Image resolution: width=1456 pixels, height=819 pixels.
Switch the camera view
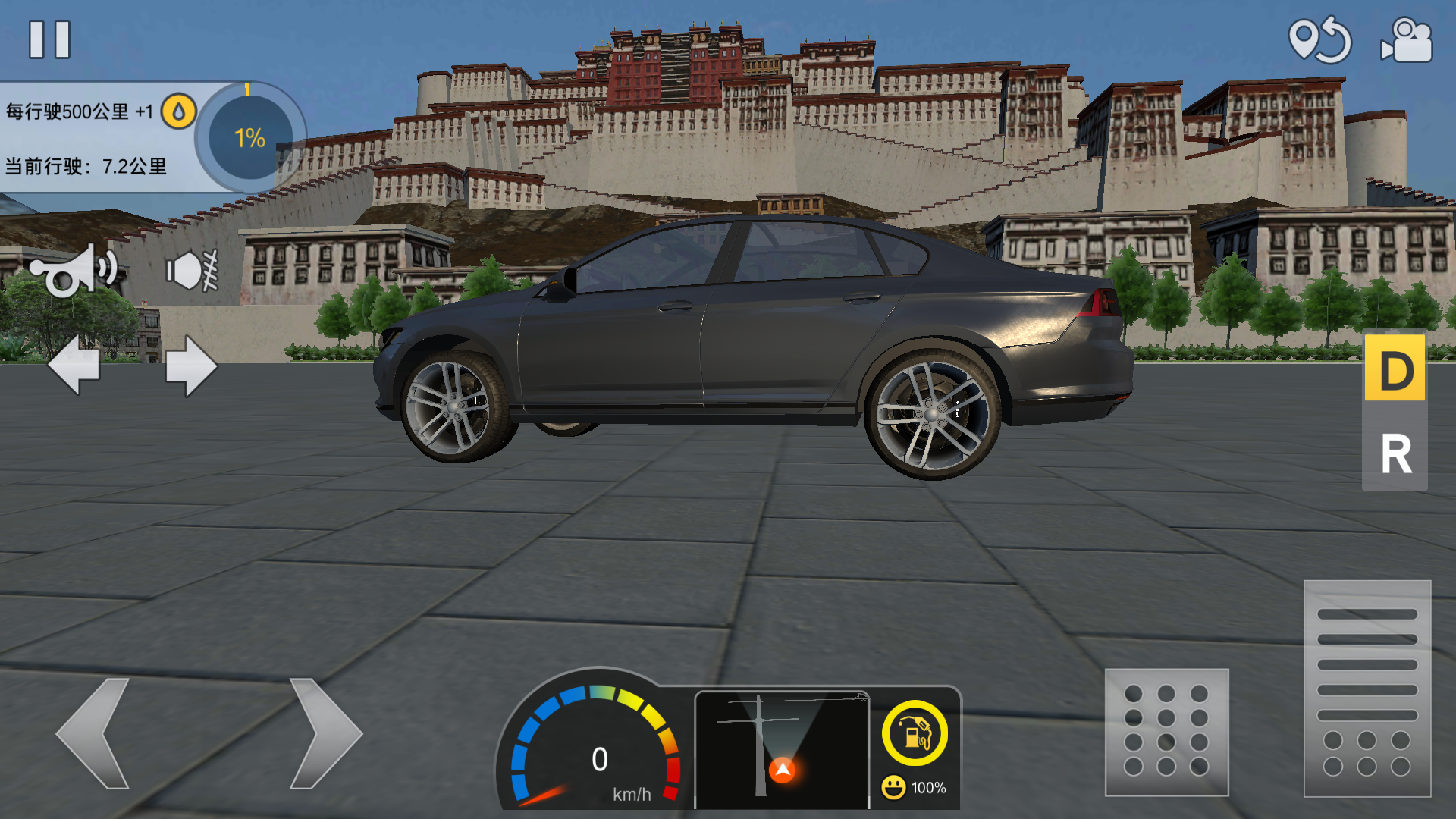tap(1407, 39)
